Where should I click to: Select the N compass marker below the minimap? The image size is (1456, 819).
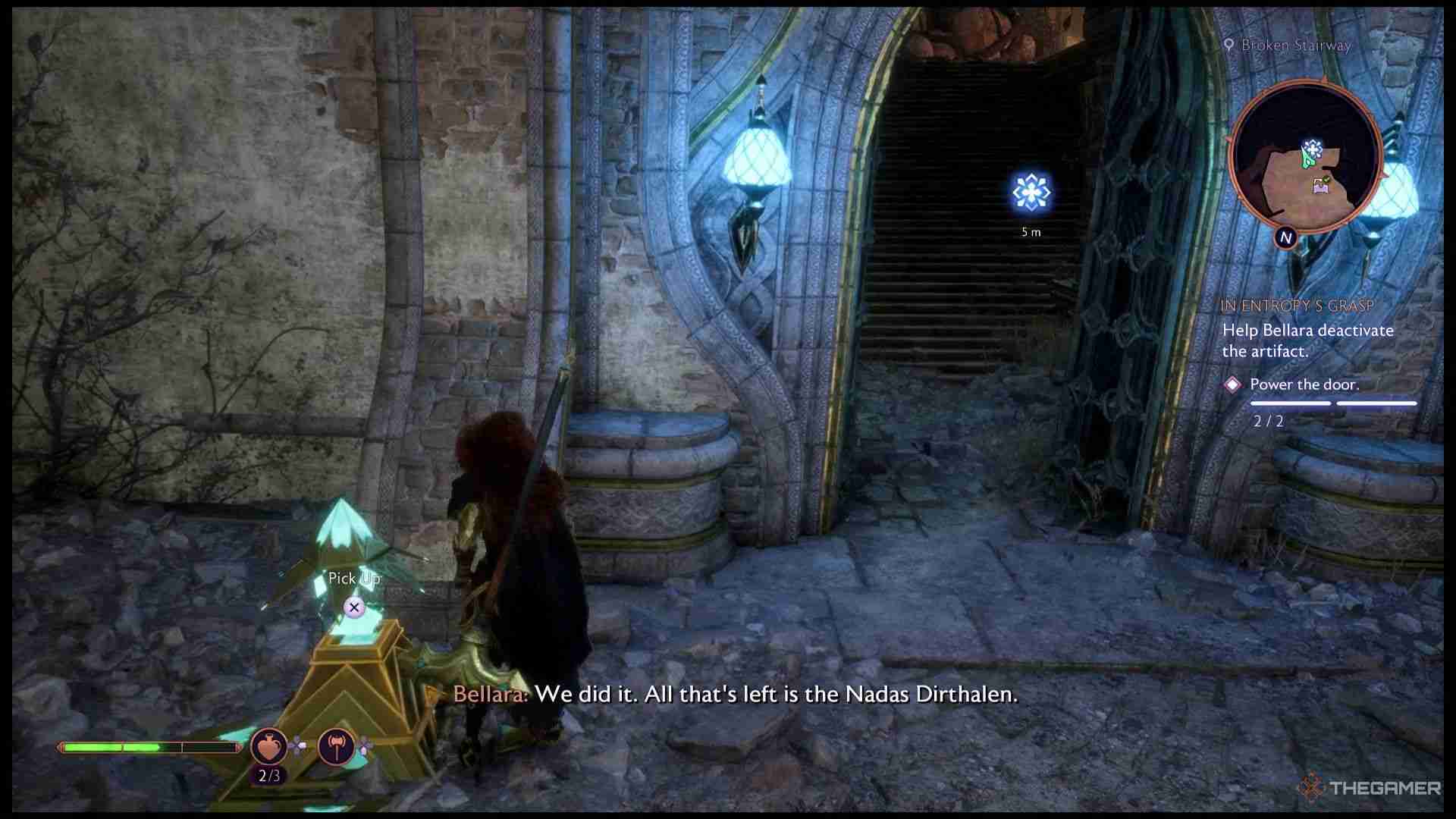click(1288, 237)
